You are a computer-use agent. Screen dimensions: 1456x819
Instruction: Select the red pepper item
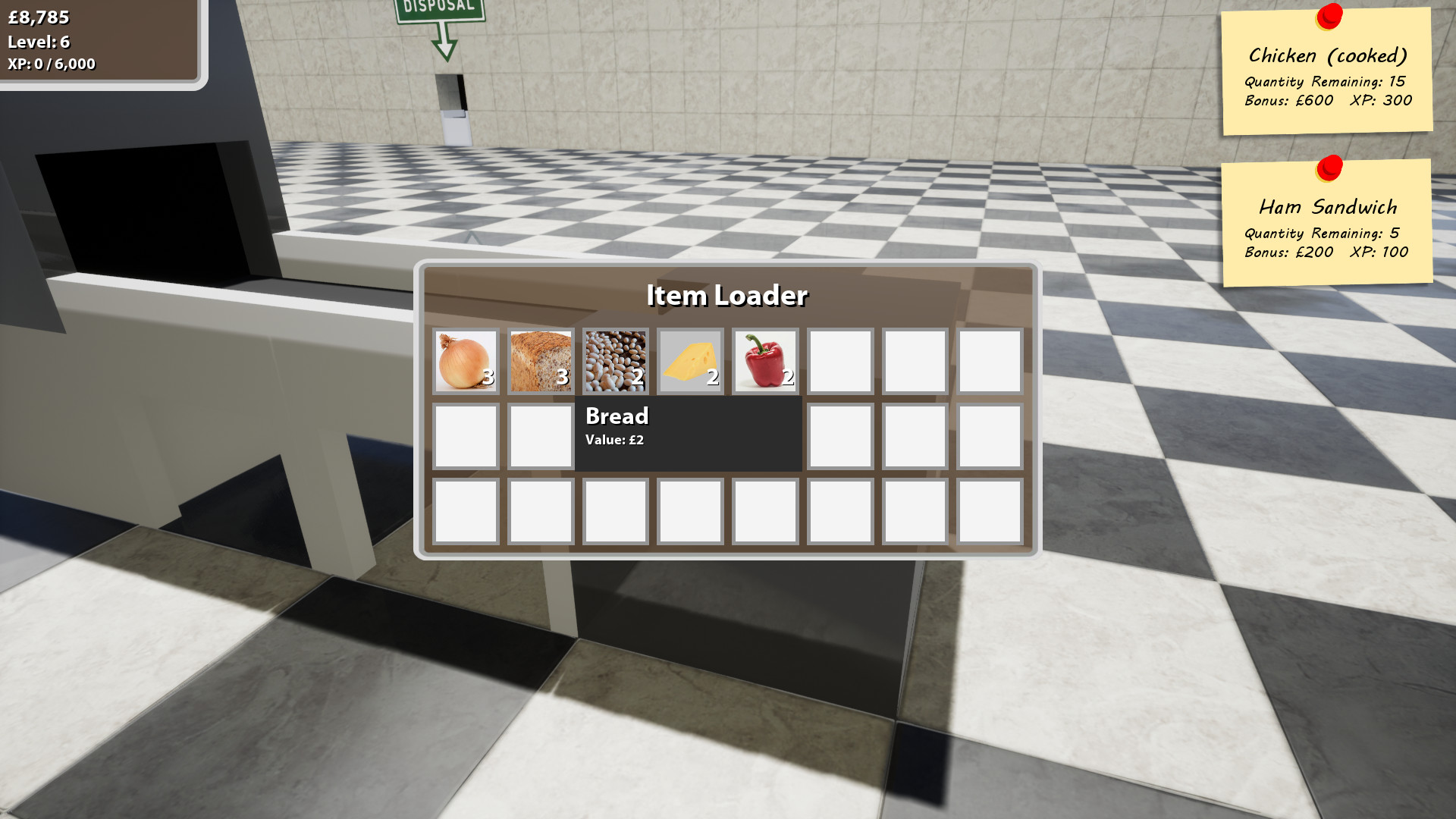(764, 360)
